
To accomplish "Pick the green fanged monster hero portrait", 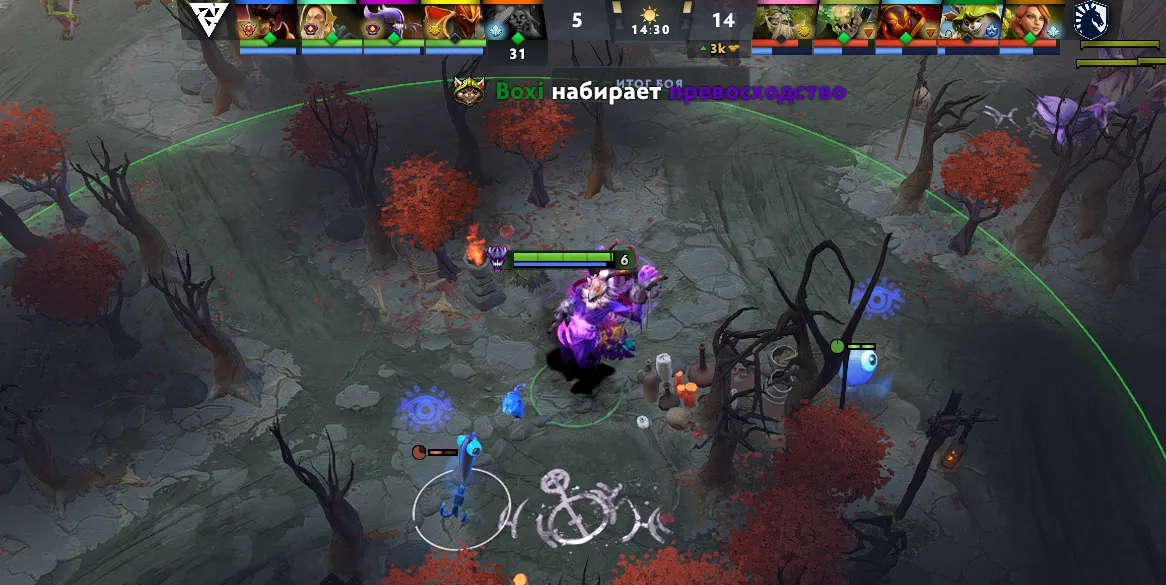I will tap(846, 20).
